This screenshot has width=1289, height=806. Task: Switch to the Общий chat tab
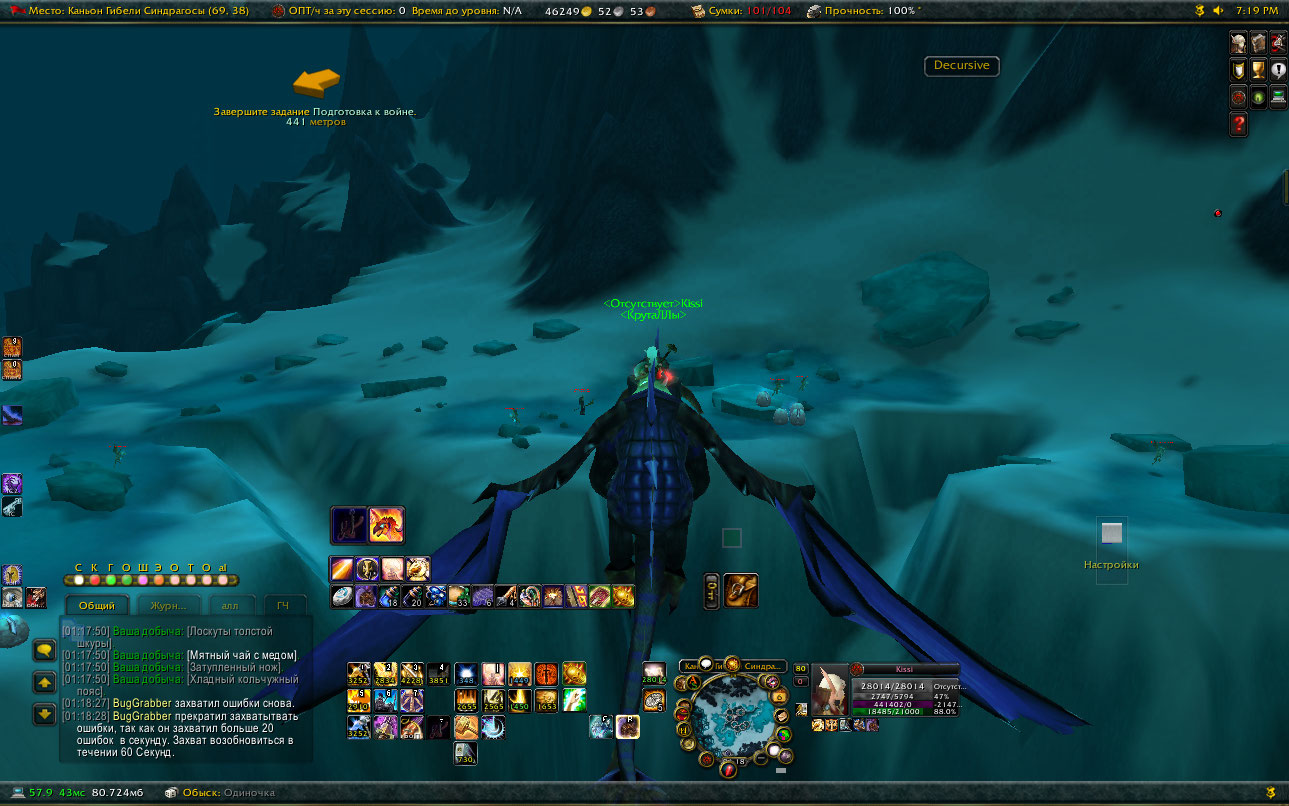97,605
